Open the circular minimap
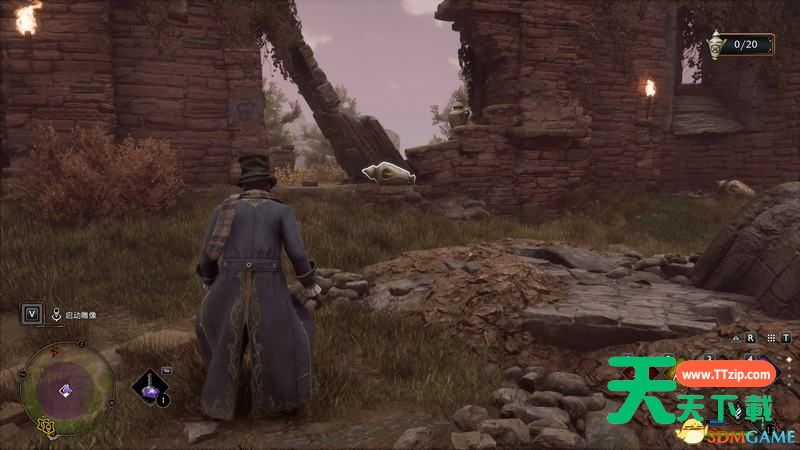This screenshot has width=800, height=450. coord(67,388)
